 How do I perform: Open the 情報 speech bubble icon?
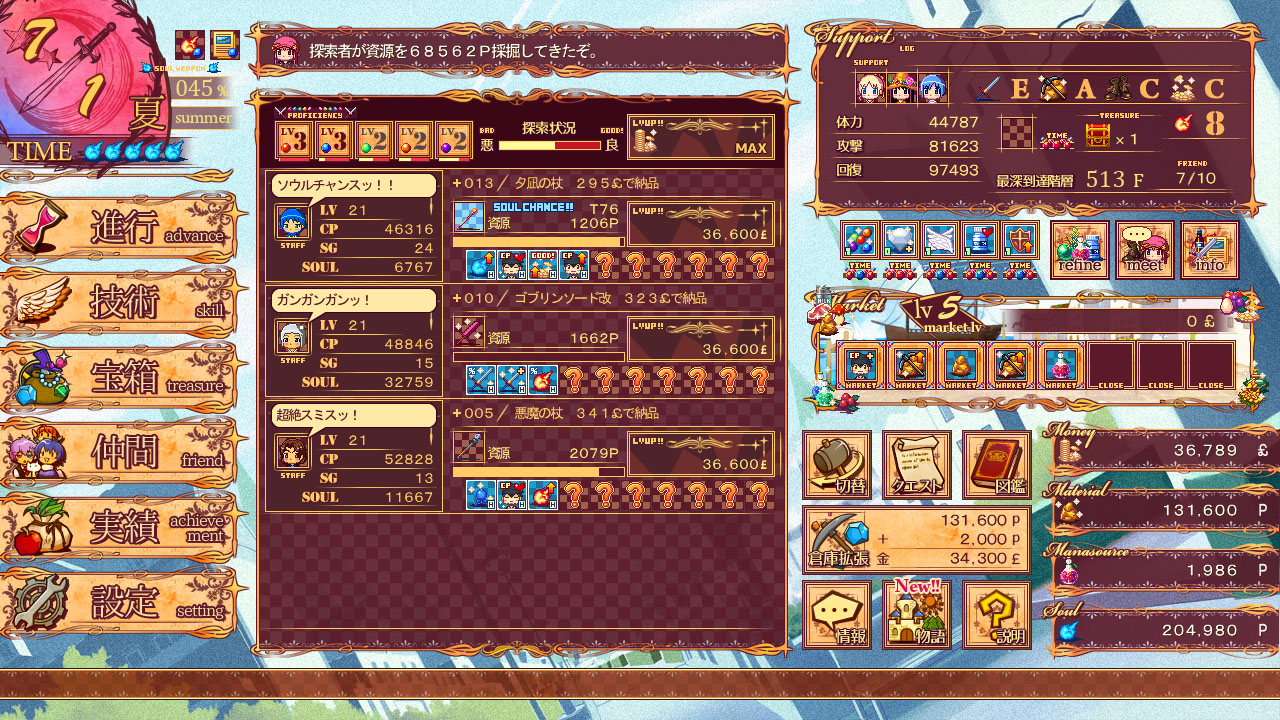(836, 613)
